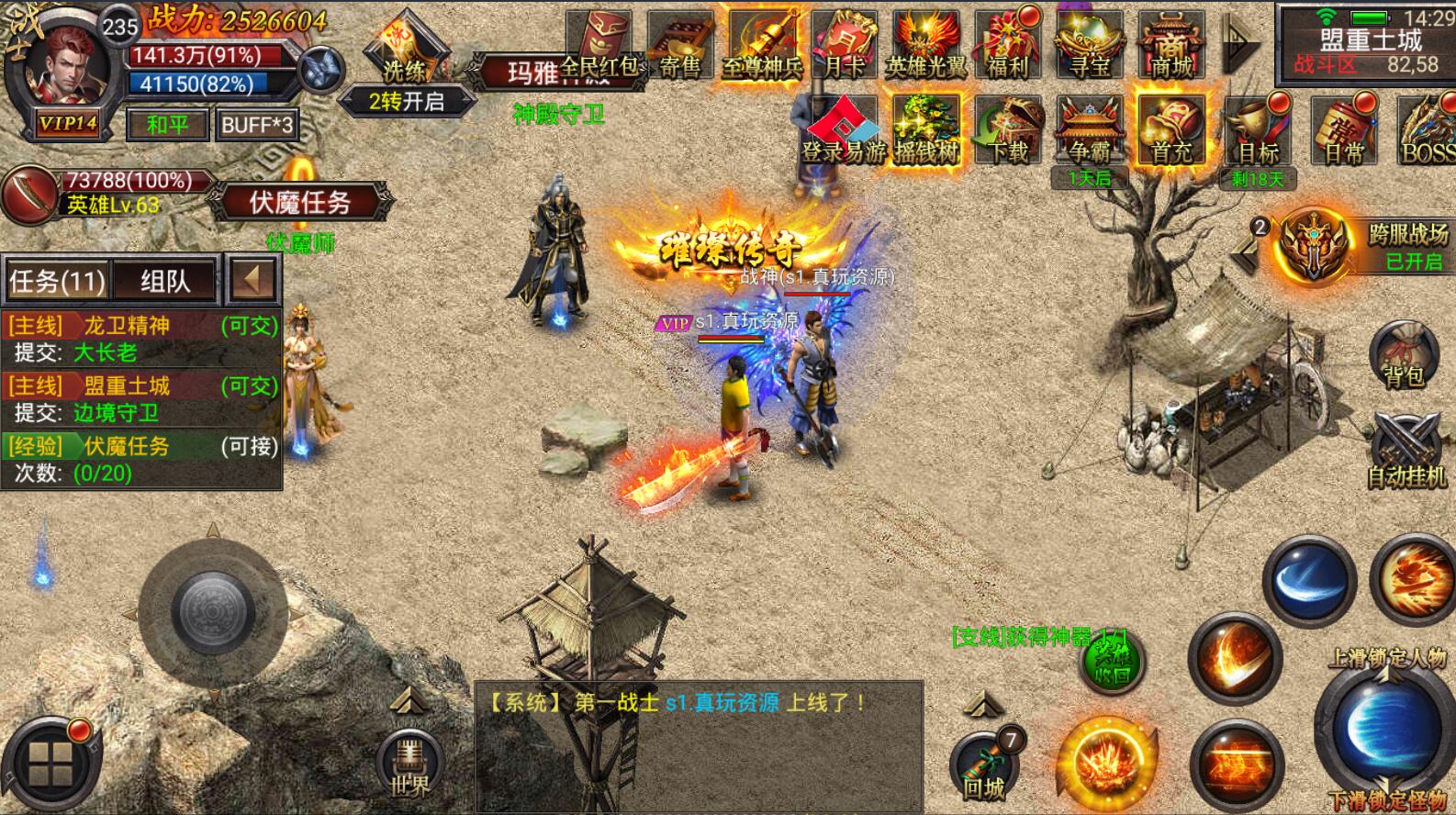Open the 伏魔任务 button
Image resolution: width=1456 pixels, height=815 pixels.
(x=300, y=202)
